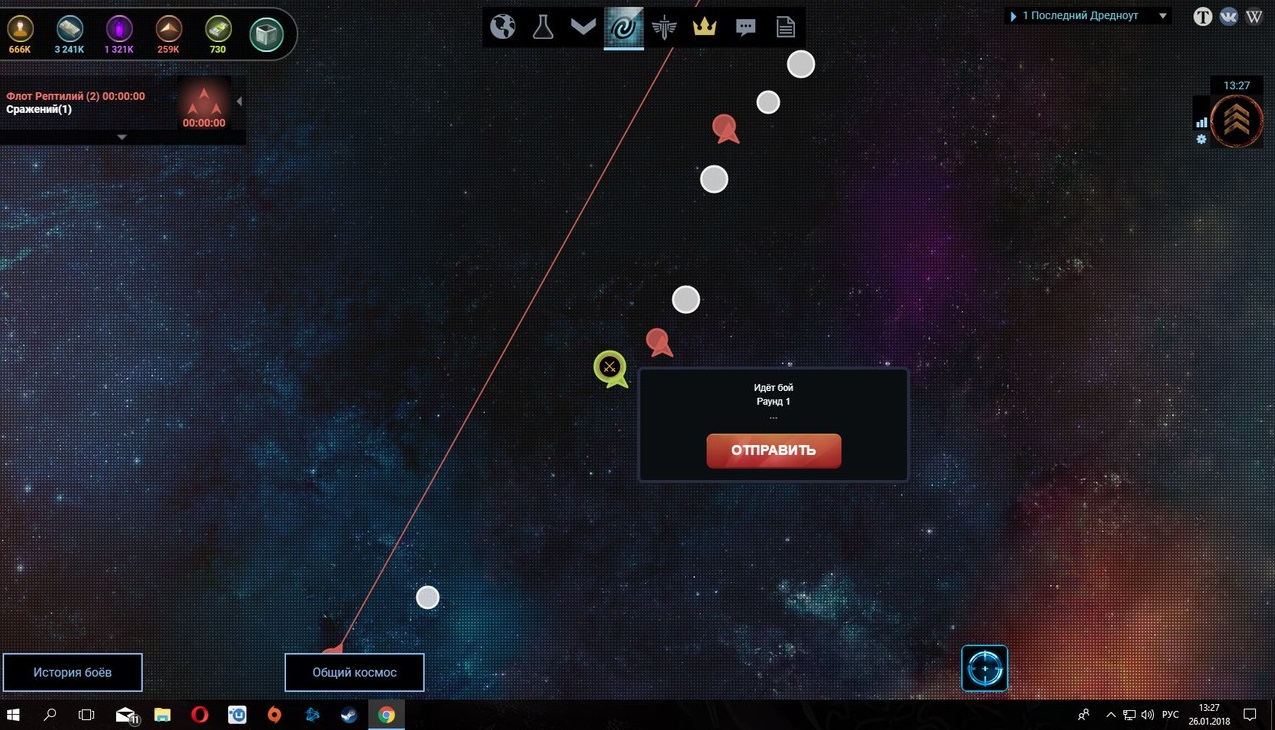Open the document log tab
This screenshot has height=730, width=1275.
pos(785,27)
